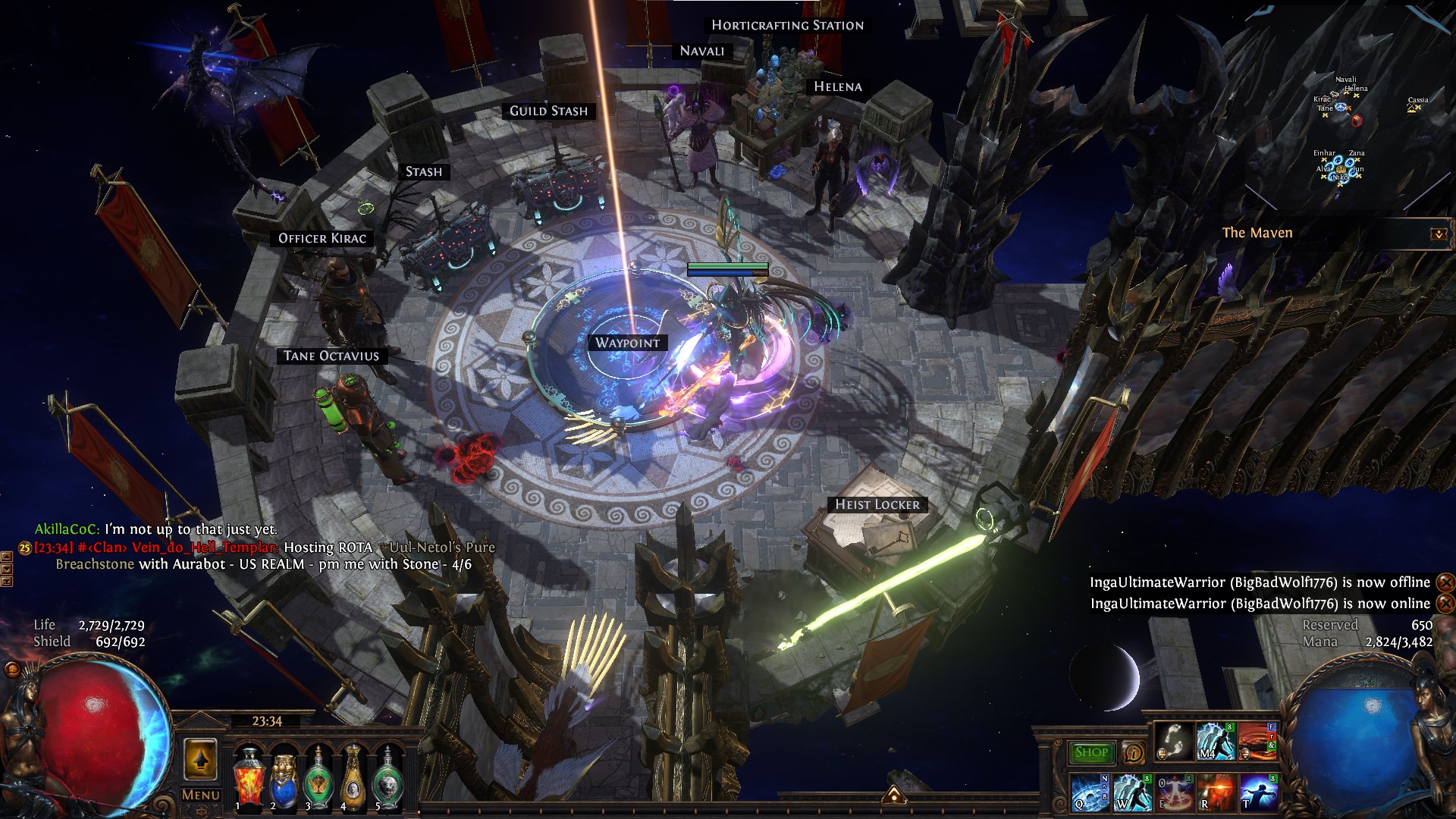
Task: Select the footprints move skill slot
Action: tap(1175, 741)
